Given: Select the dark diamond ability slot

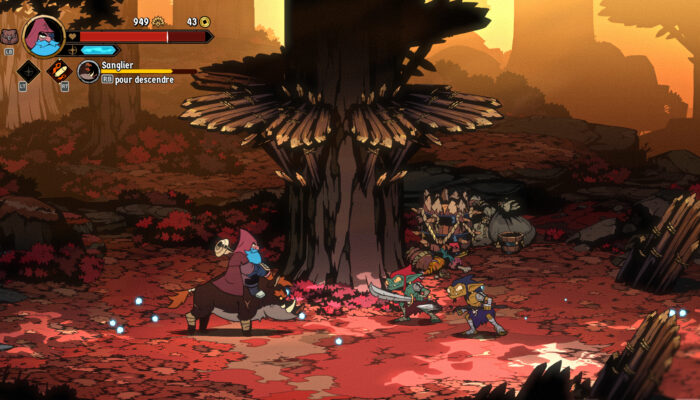Looking at the screenshot, I should pos(28,71).
